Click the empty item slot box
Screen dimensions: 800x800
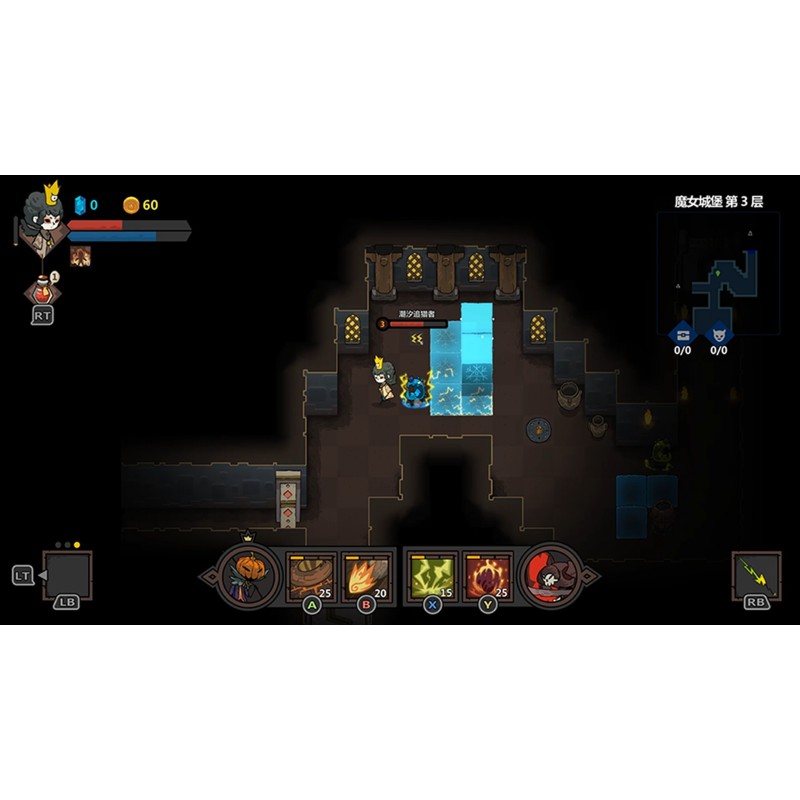coord(67,575)
